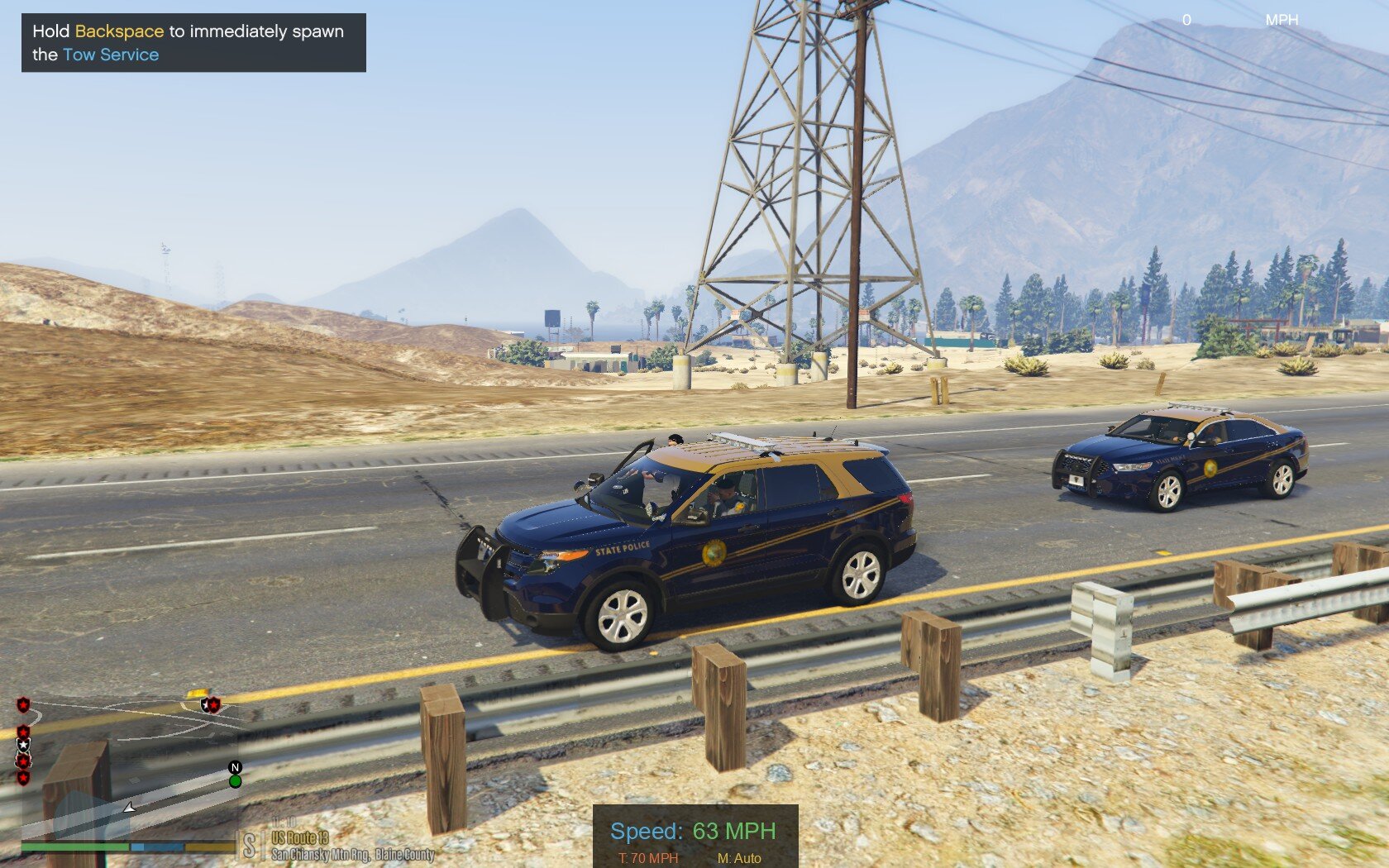Click the north 'N' compass marker
The height and width of the screenshot is (868, 1389).
click(235, 767)
